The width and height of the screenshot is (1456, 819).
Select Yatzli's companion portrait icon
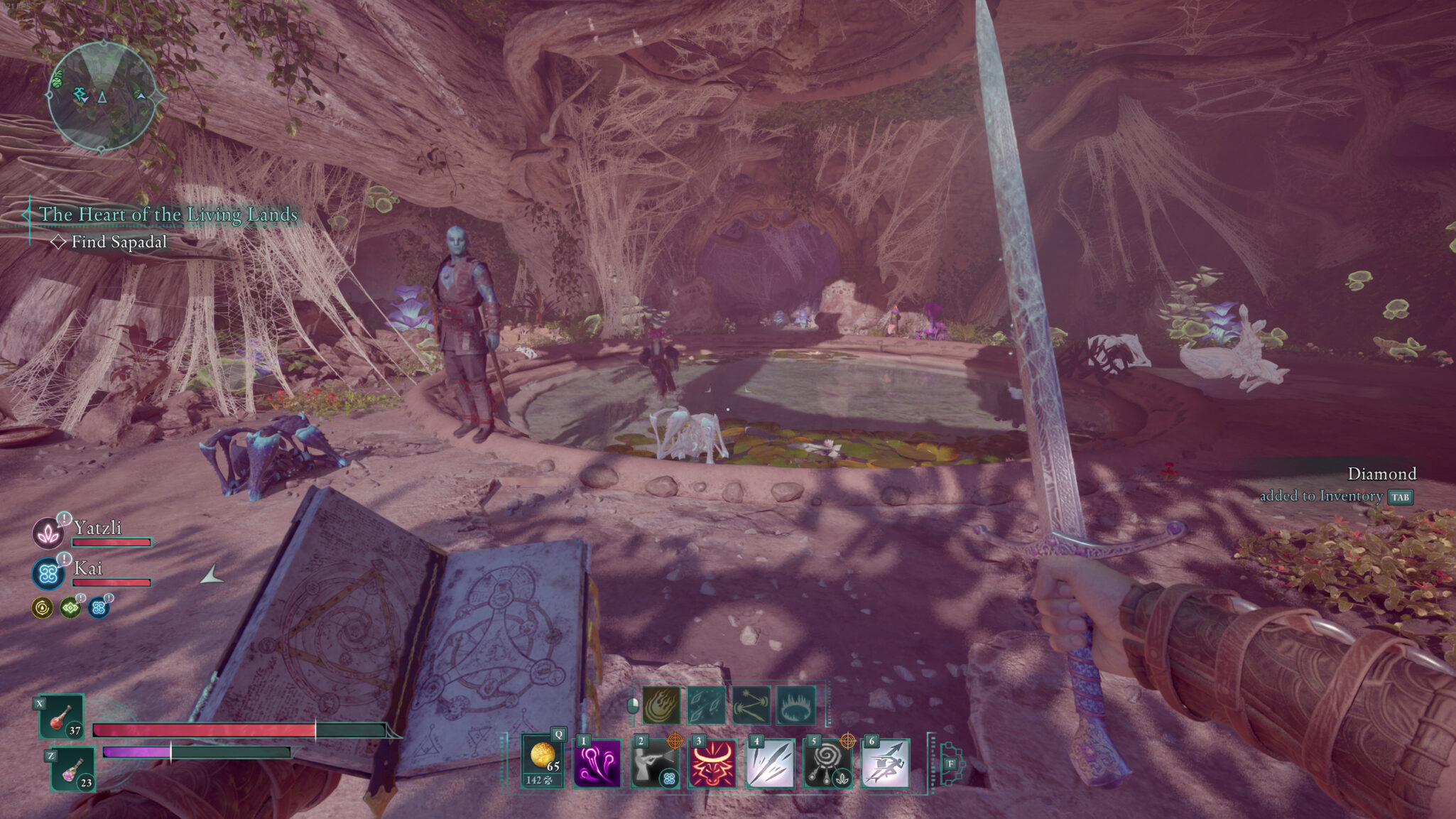click(48, 533)
